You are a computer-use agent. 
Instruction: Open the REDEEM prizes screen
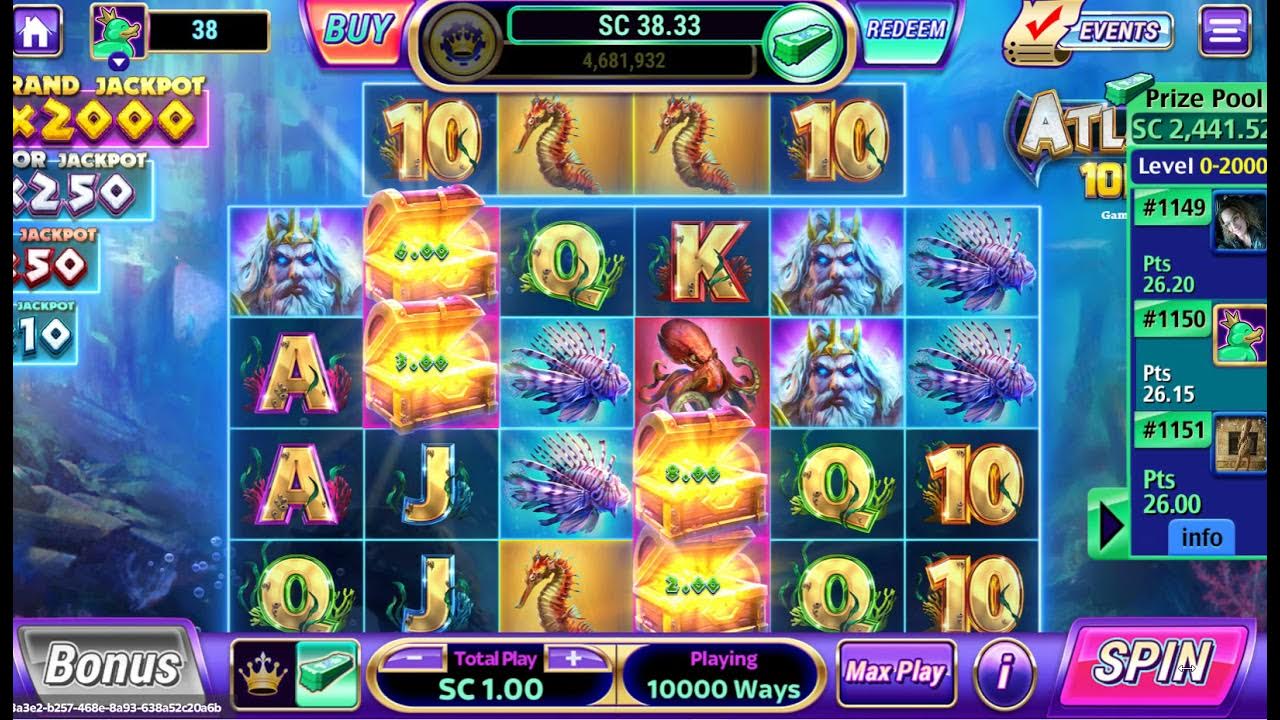[905, 30]
